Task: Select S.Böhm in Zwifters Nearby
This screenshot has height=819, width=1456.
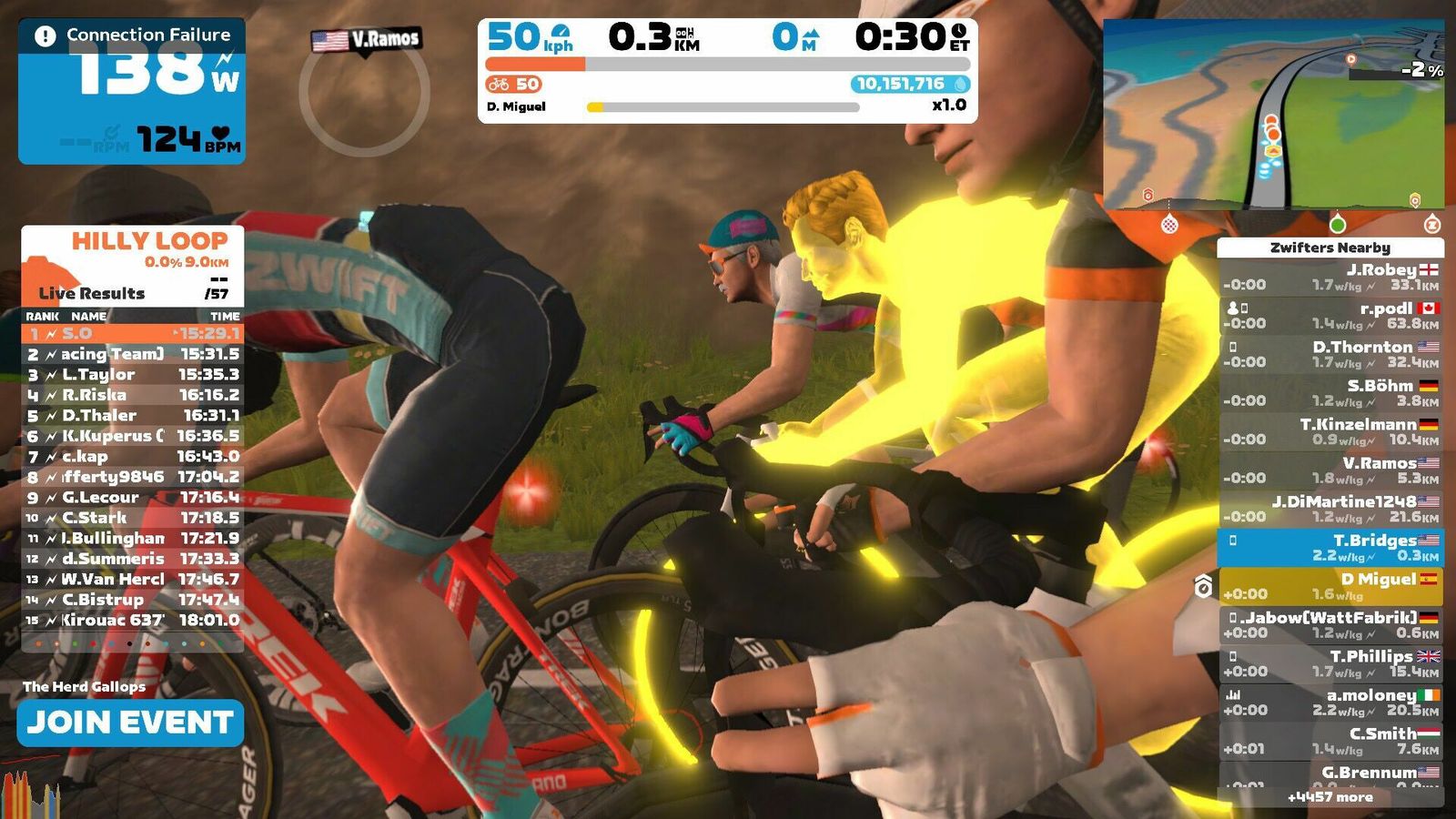Action: (1330, 393)
